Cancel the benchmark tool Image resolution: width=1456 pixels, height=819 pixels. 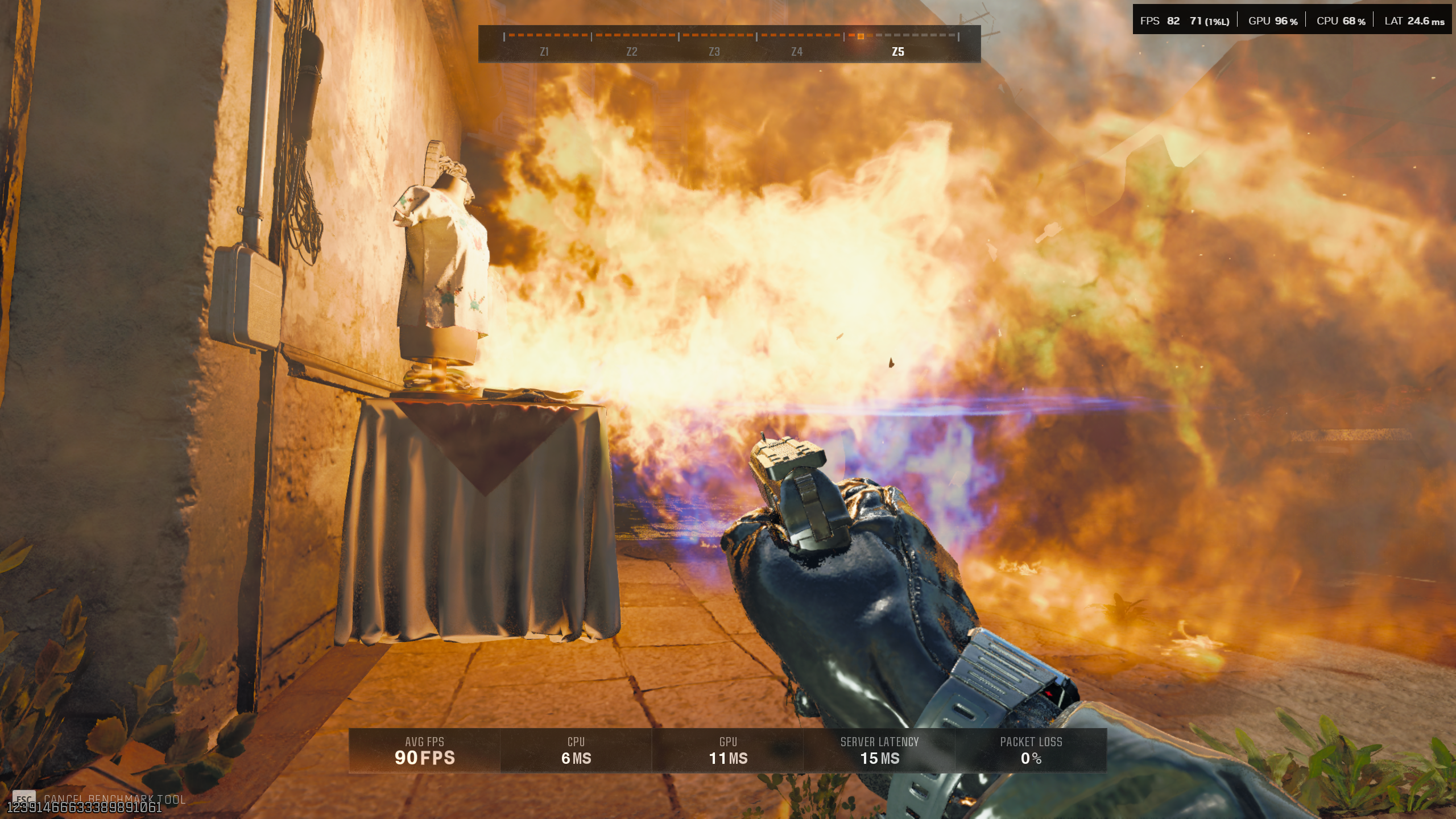click(114, 799)
